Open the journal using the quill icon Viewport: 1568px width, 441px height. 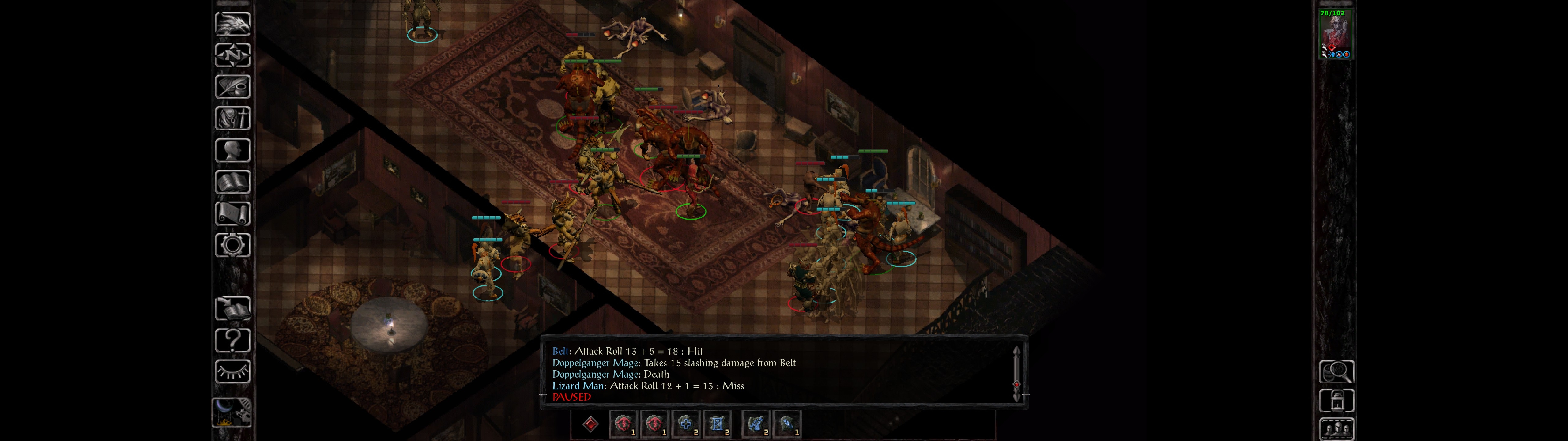click(232, 87)
